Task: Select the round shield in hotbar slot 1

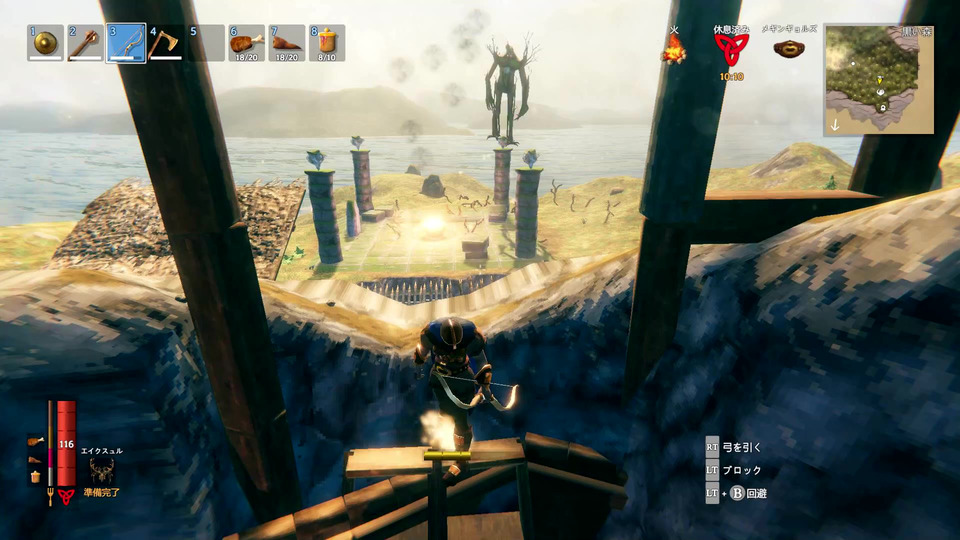Action: coord(45,43)
